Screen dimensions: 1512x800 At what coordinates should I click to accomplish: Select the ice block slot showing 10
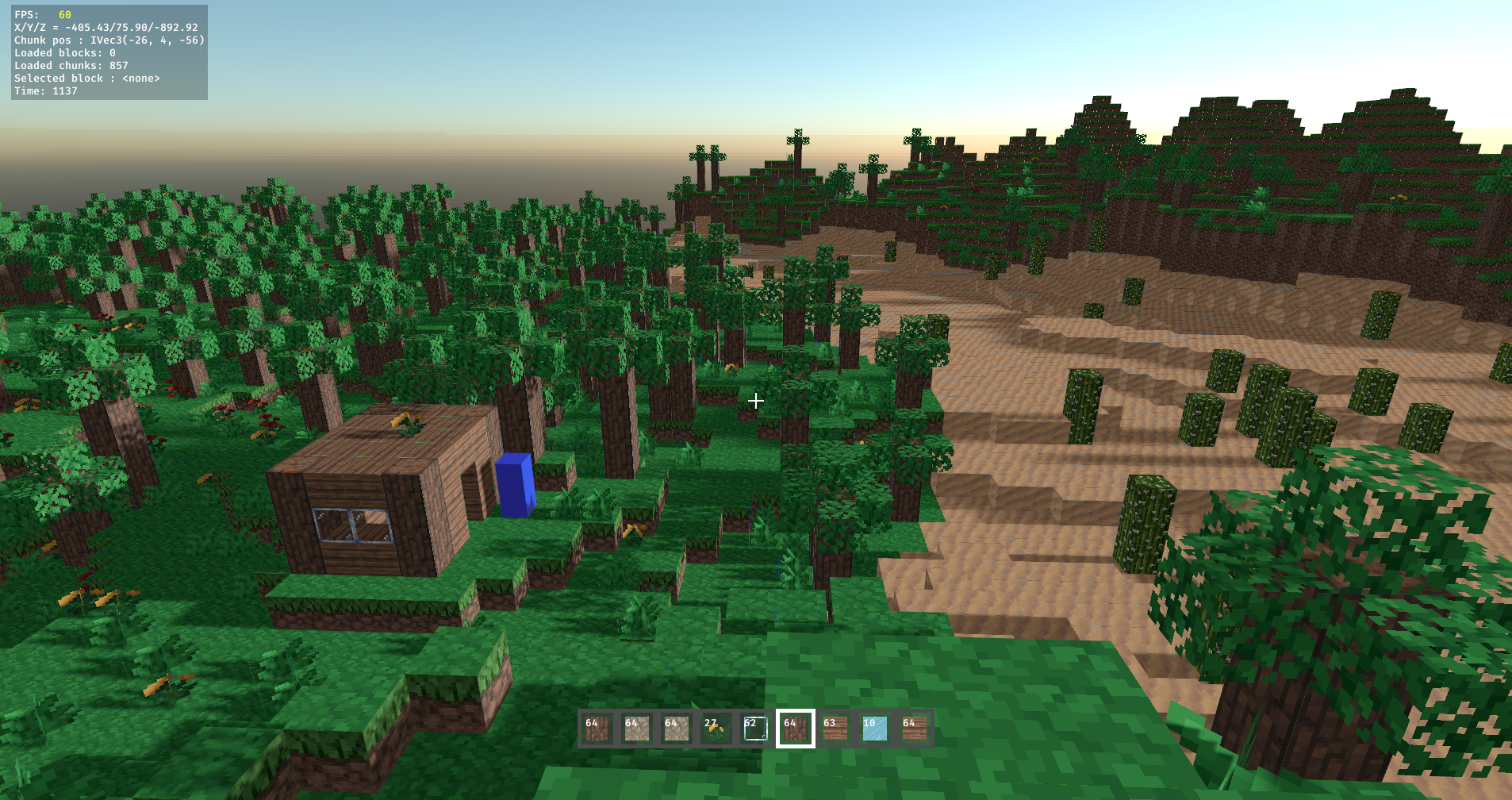click(x=873, y=729)
